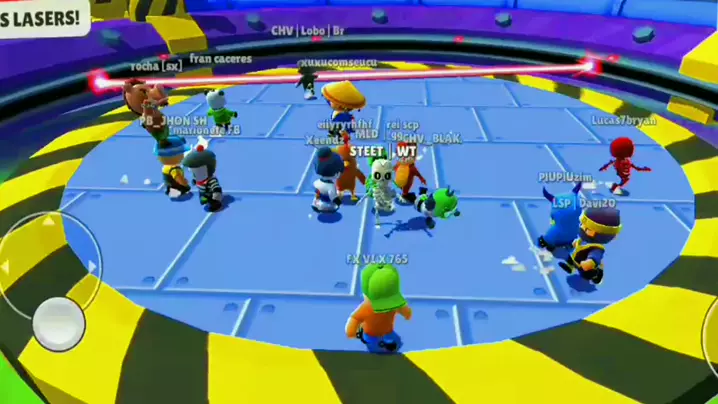Tap the white virtual joystick knob
718x404 pixels.
tap(59, 322)
